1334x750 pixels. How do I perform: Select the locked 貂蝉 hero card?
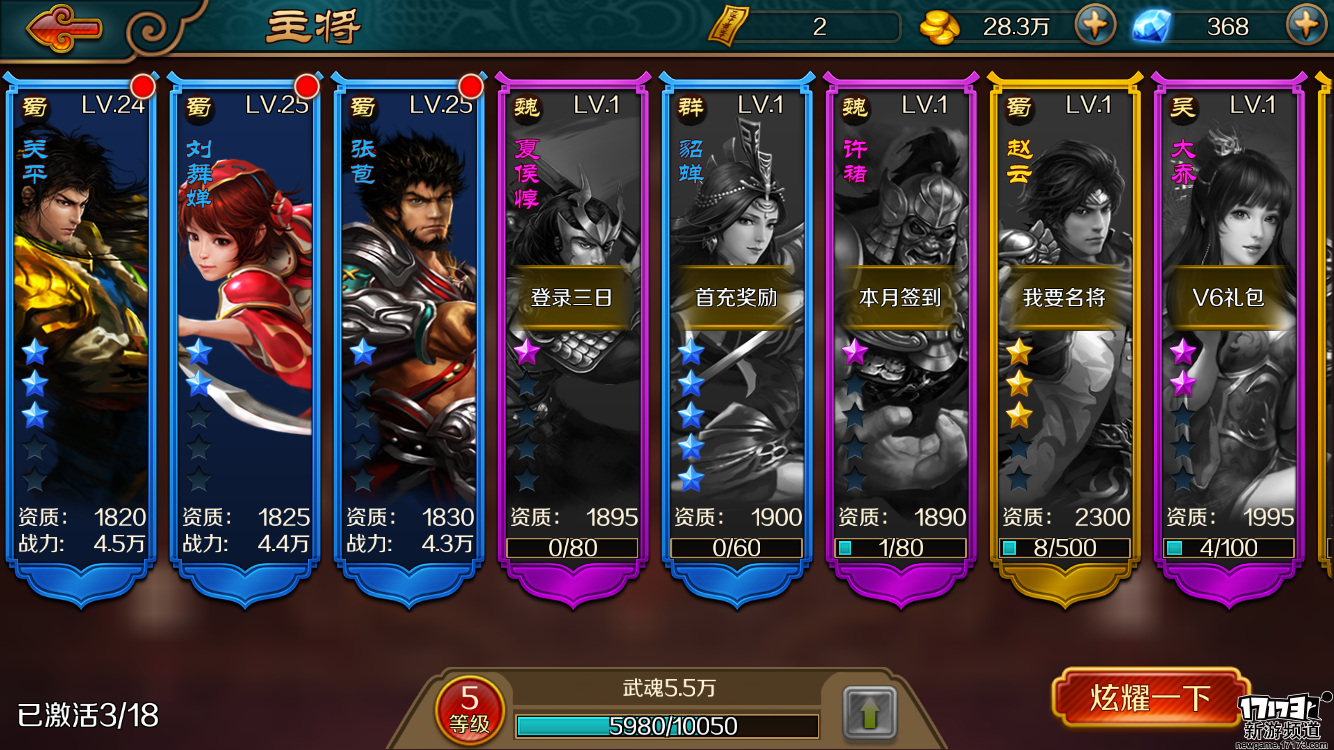coord(736,330)
